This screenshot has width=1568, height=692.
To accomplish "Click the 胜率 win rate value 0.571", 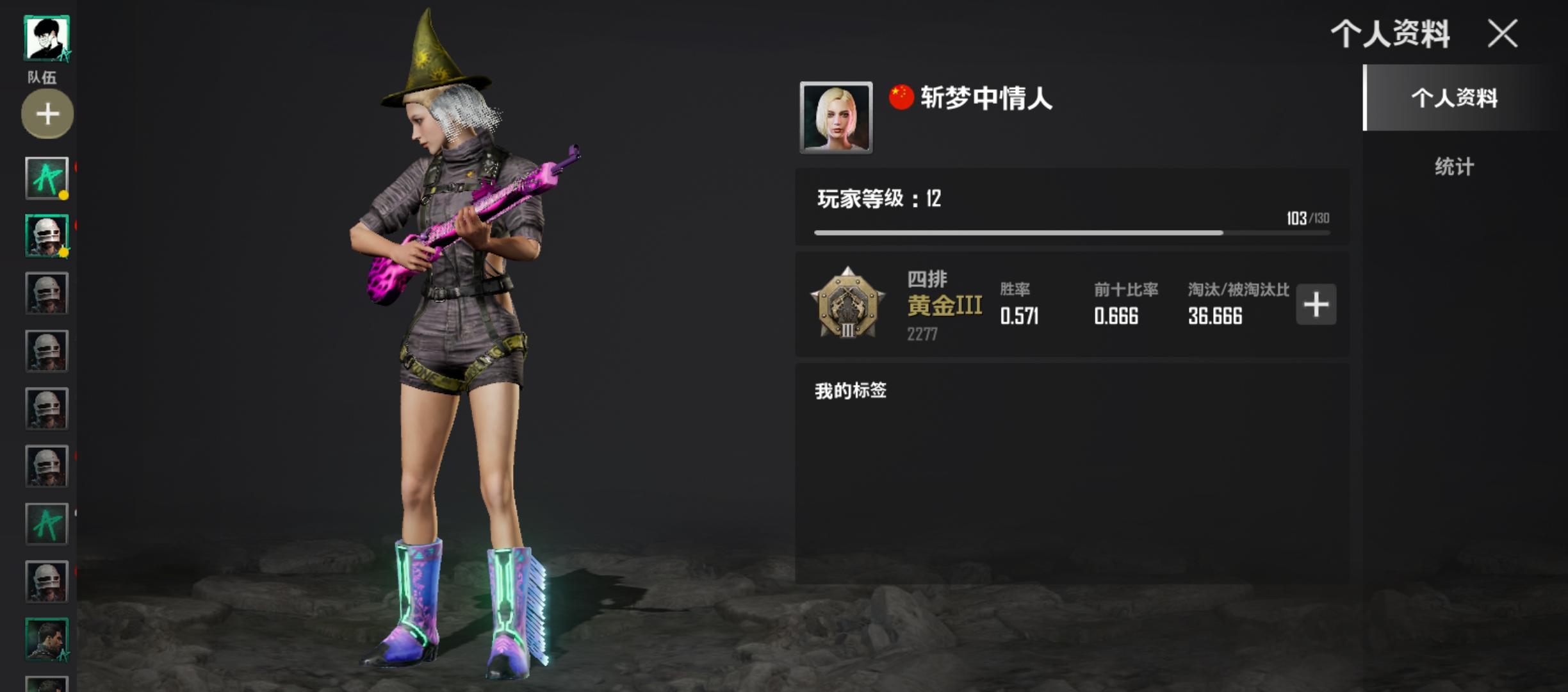I will (x=1018, y=315).
